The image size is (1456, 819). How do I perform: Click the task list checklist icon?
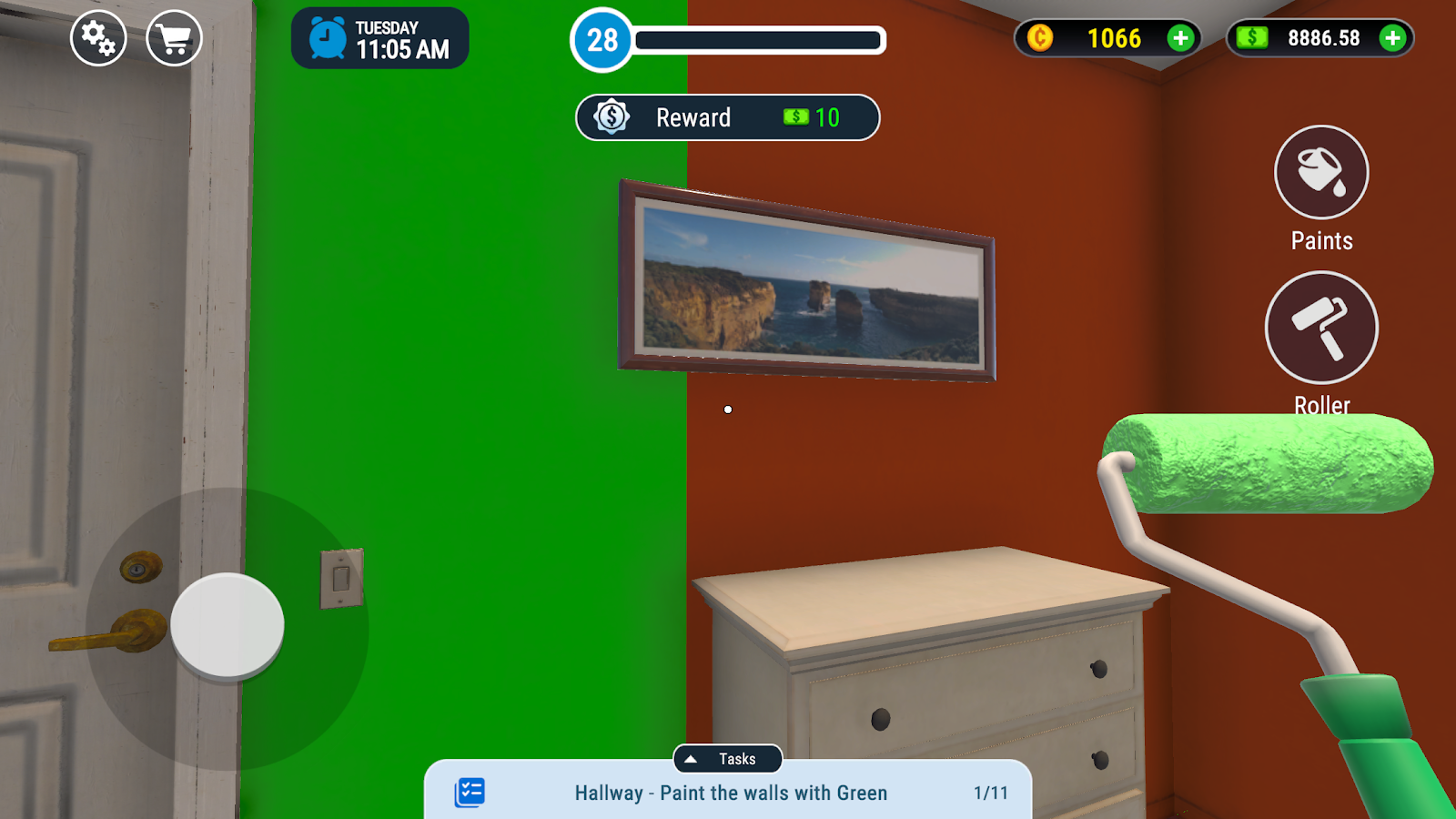(x=470, y=793)
